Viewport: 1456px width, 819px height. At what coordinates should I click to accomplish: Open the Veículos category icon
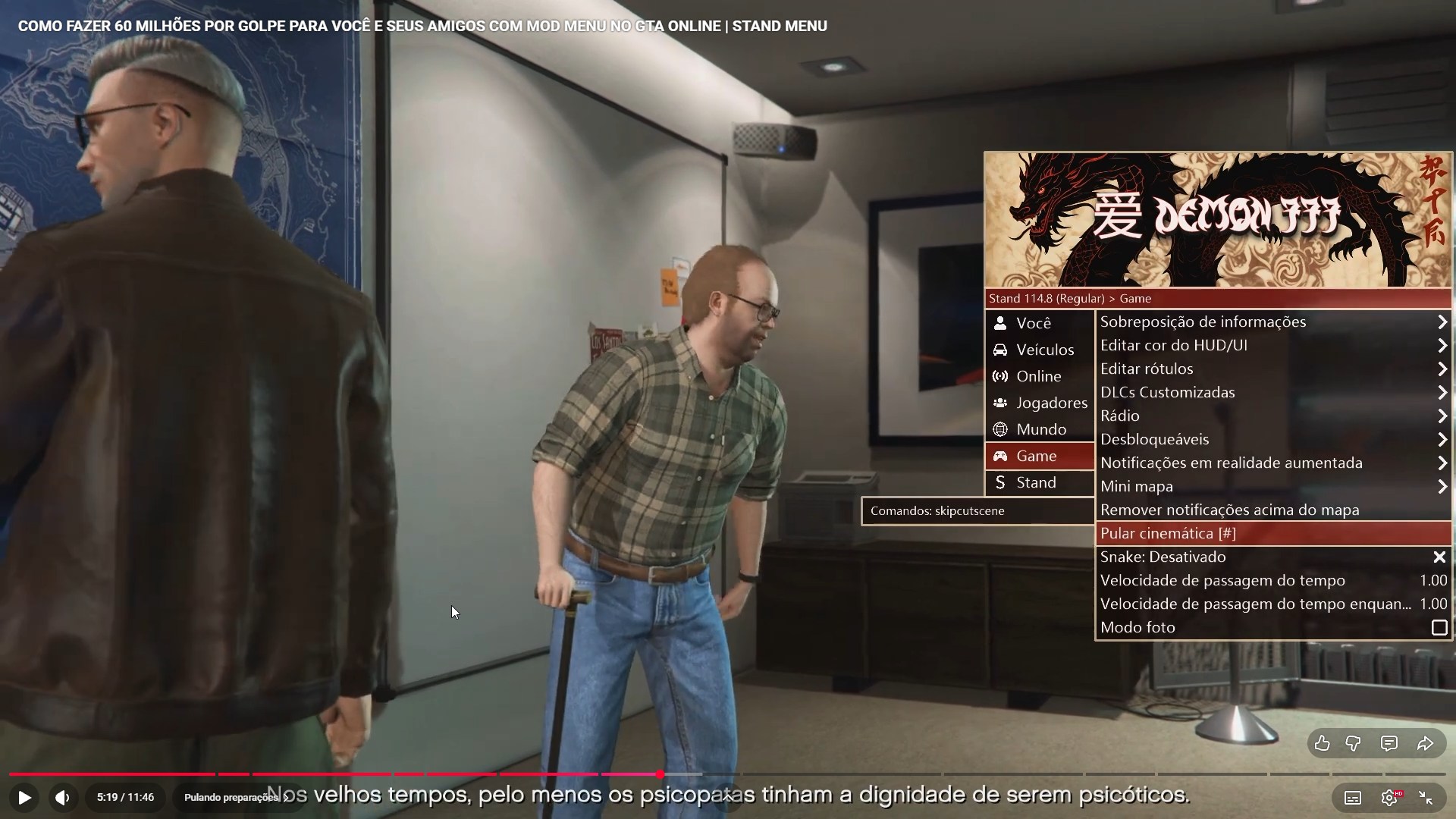coord(1000,349)
